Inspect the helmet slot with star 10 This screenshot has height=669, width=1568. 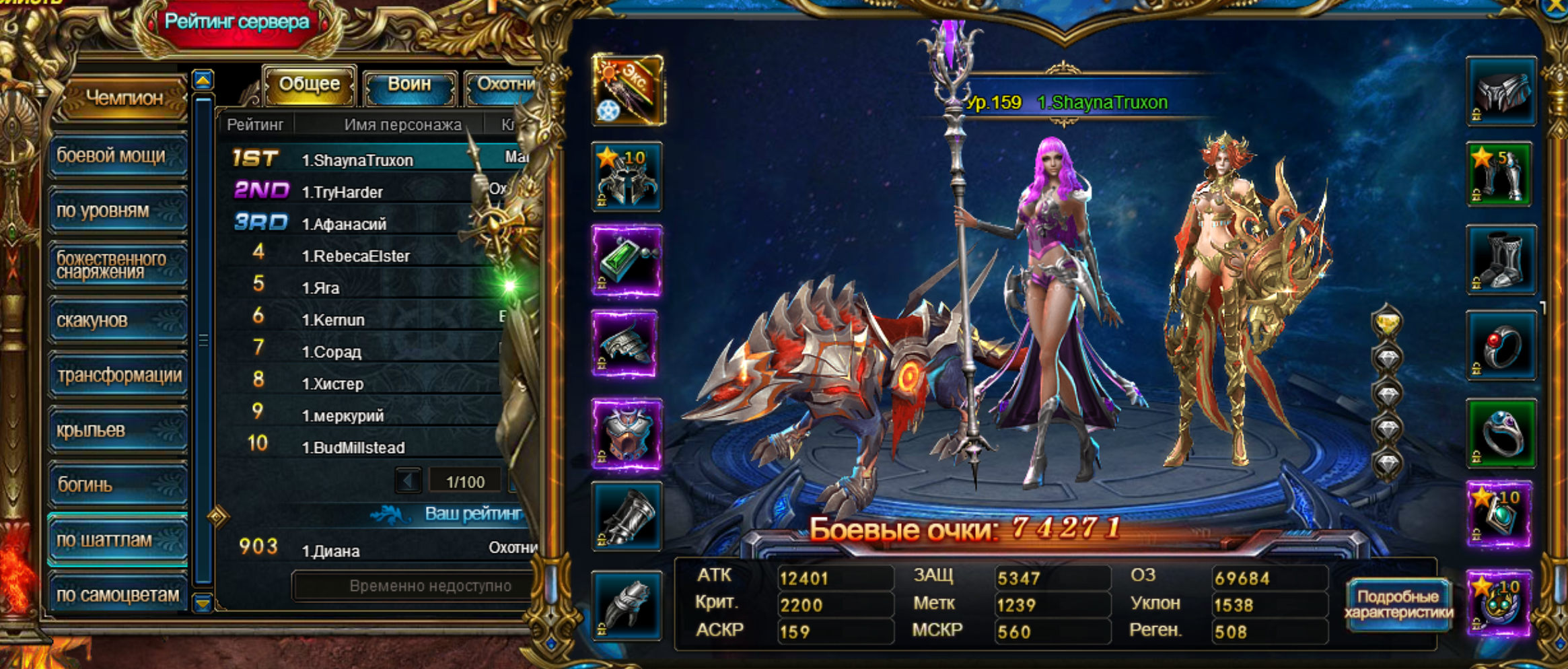[x=627, y=177]
